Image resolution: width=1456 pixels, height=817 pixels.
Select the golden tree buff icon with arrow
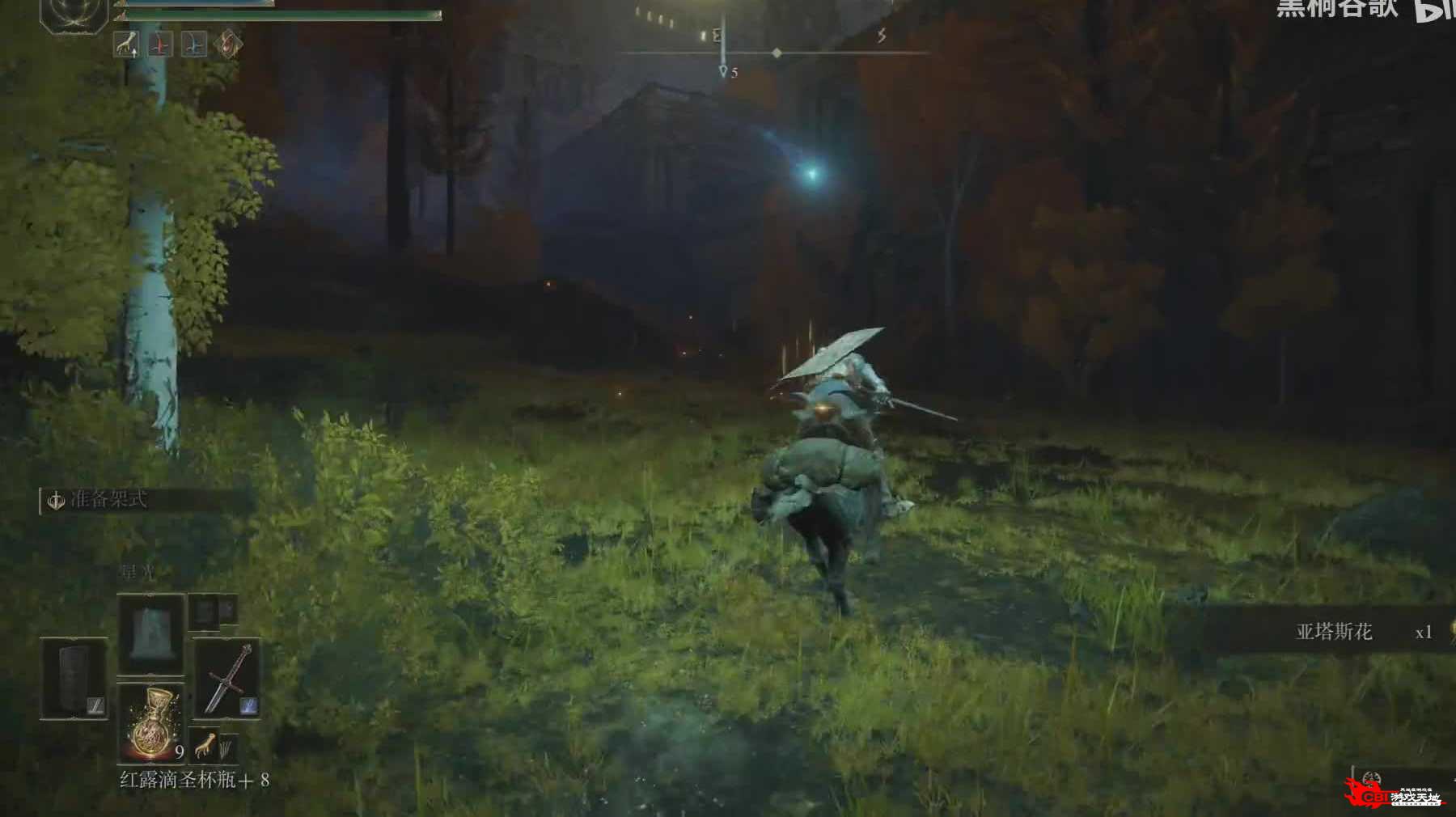pos(126,44)
